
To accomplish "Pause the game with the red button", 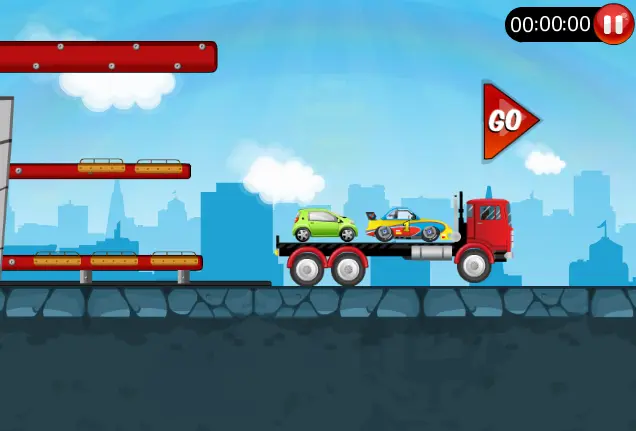I will (x=612, y=24).
